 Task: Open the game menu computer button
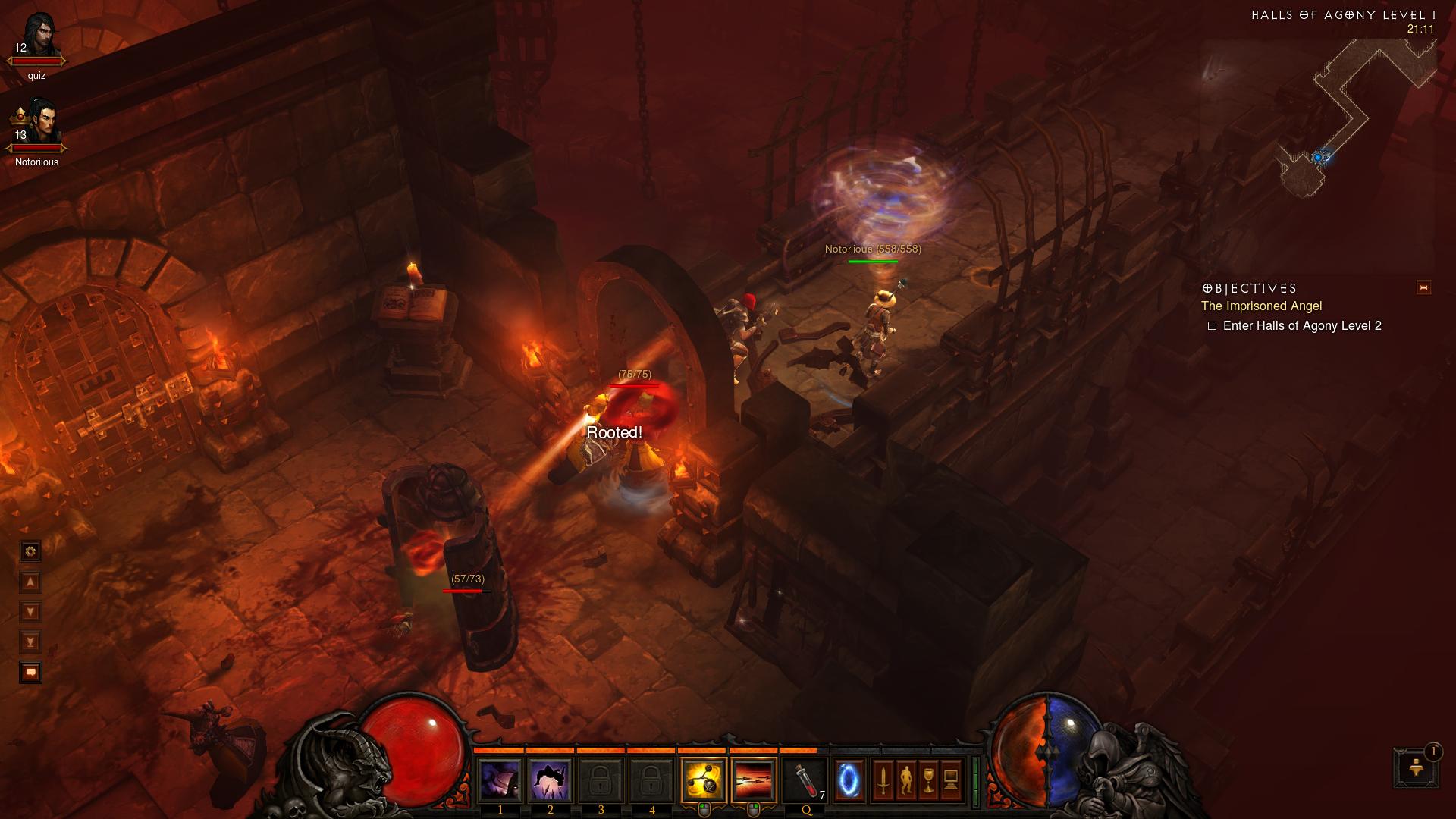coord(951,780)
